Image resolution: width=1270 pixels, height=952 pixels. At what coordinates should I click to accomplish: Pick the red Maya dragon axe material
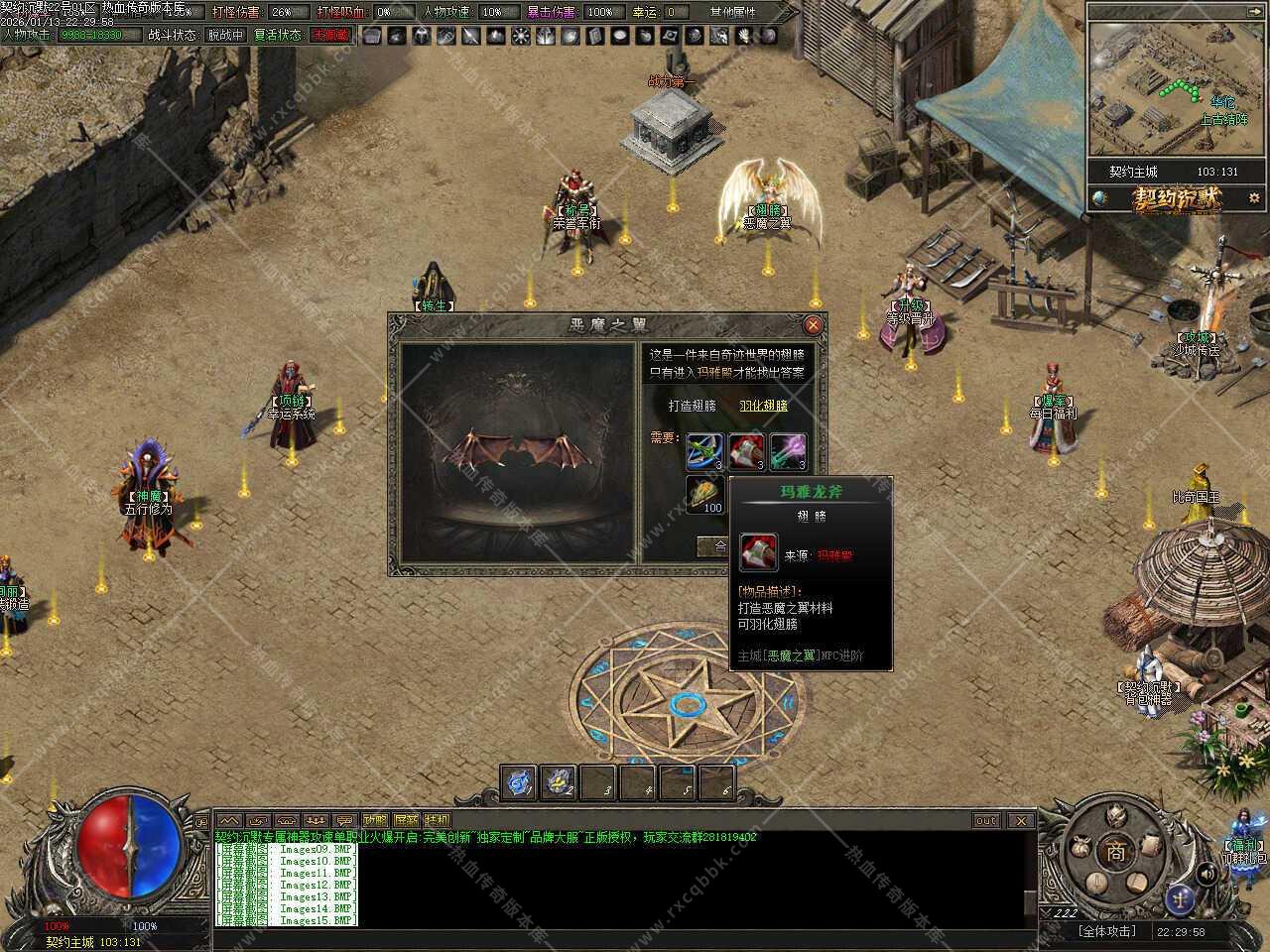(x=746, y=451)
